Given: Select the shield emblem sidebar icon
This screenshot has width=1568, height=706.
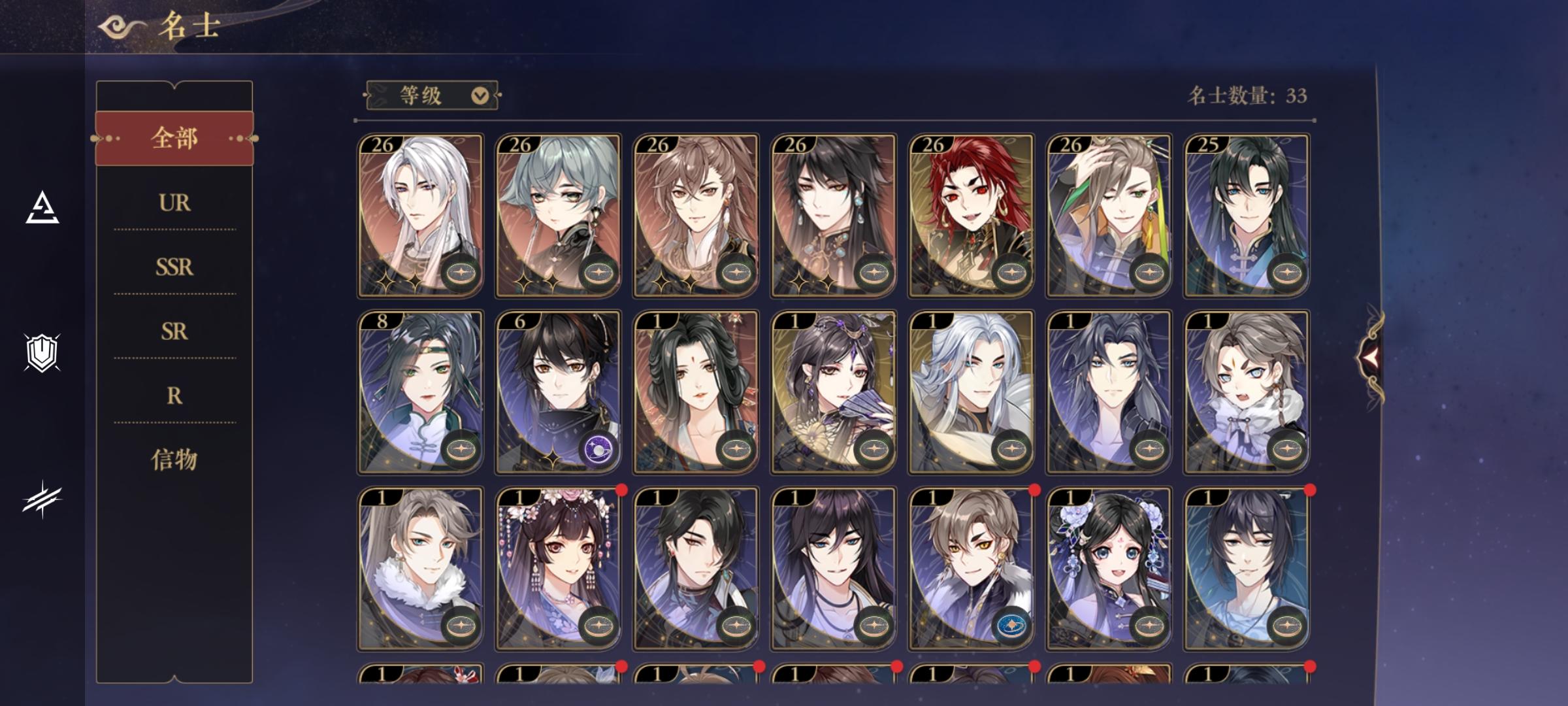Looking at the screenshot, I should point(42,353).
